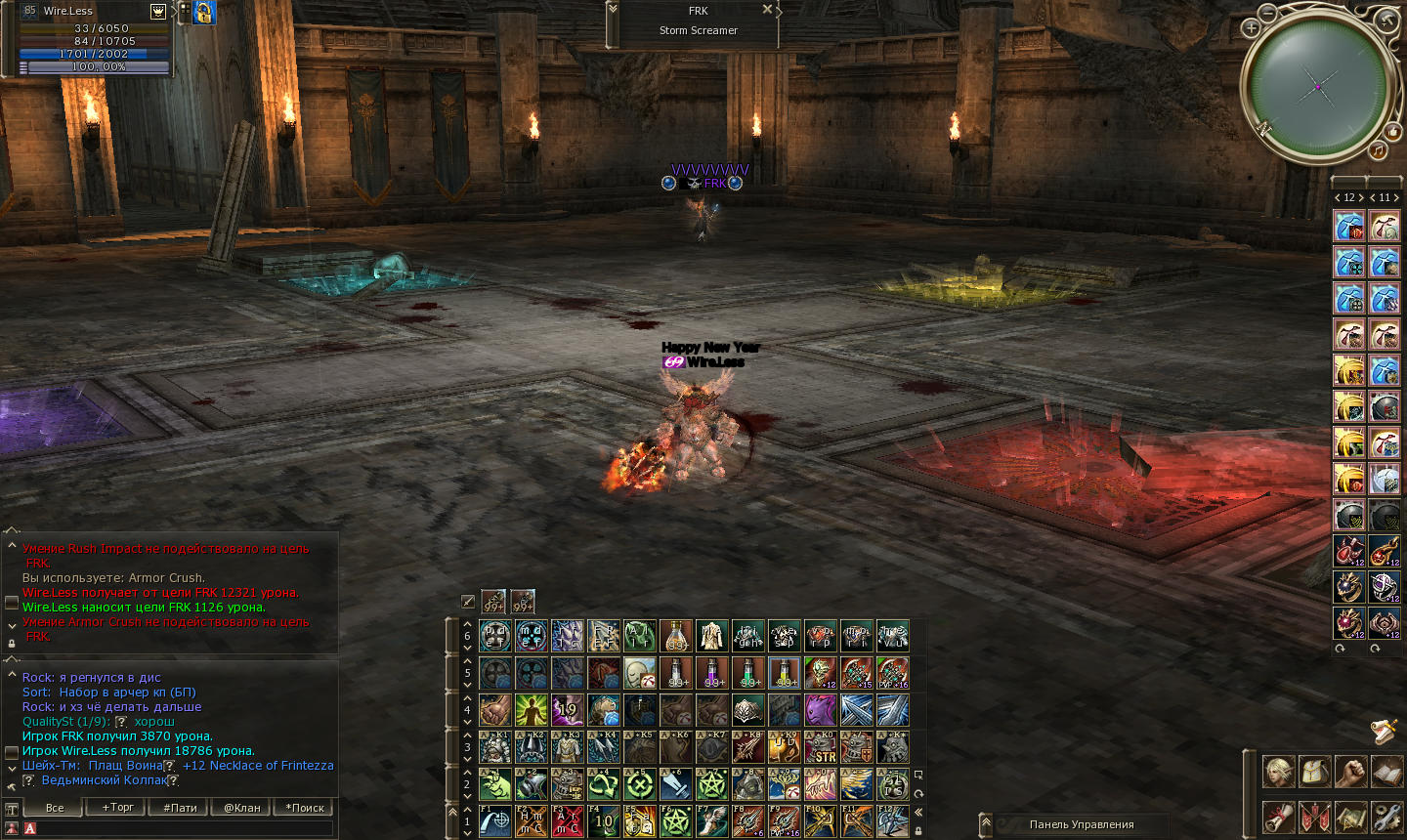
Task: Select the "#Пати" party chat tab
Action: [x=180, y=808]
